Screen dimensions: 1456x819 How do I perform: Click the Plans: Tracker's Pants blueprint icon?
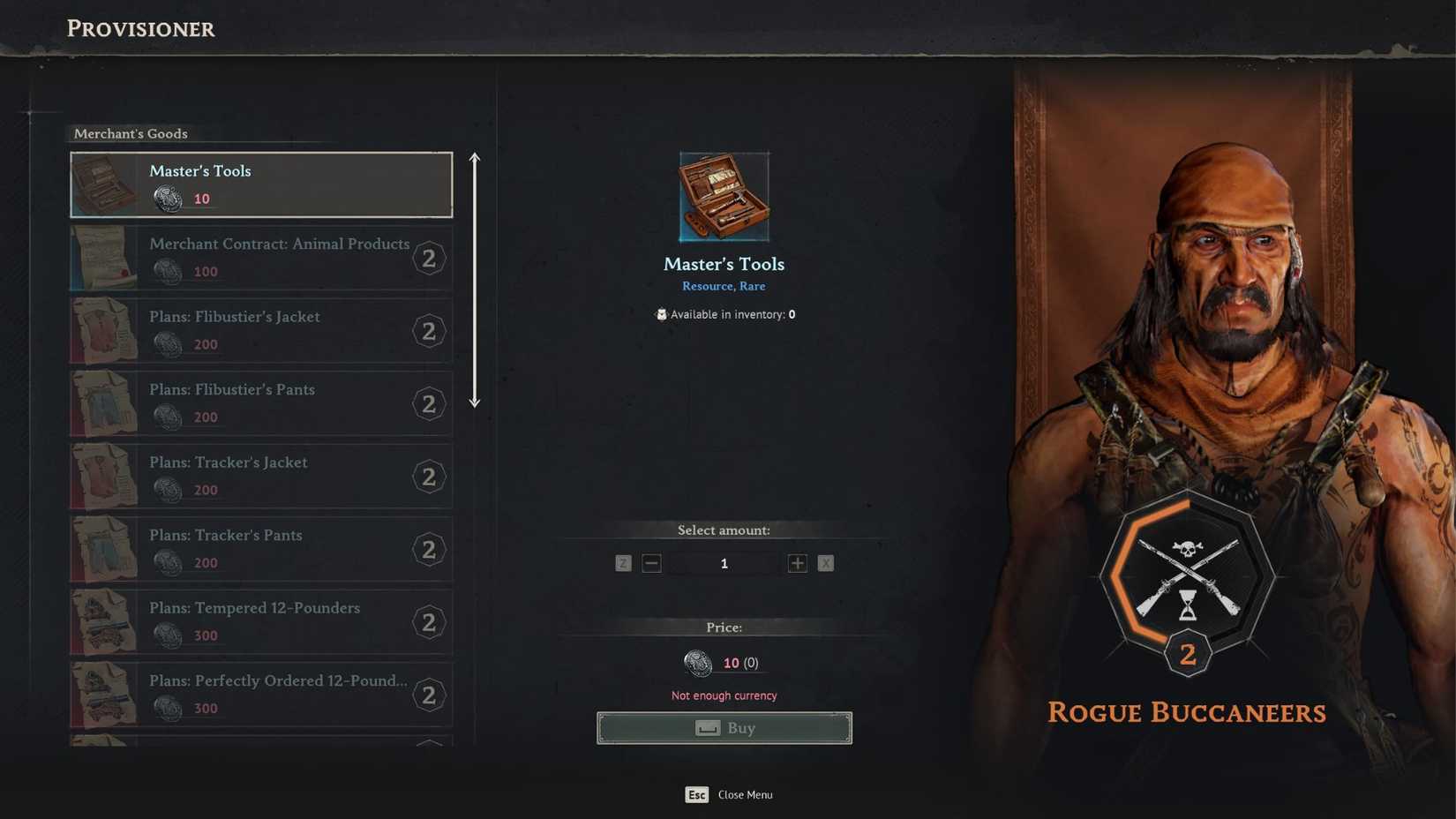click(103, 548)
